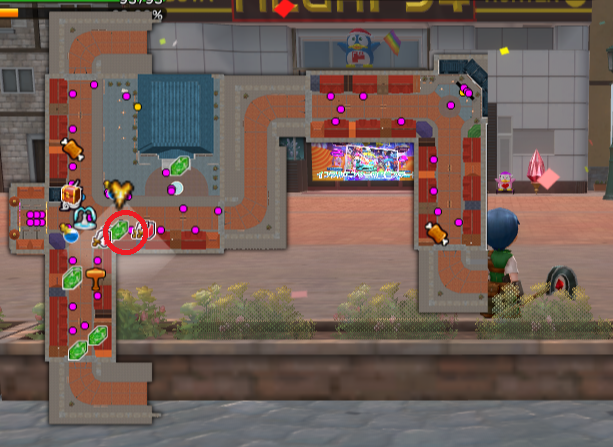Select the yellow dot marker on the map

point(137,106)
